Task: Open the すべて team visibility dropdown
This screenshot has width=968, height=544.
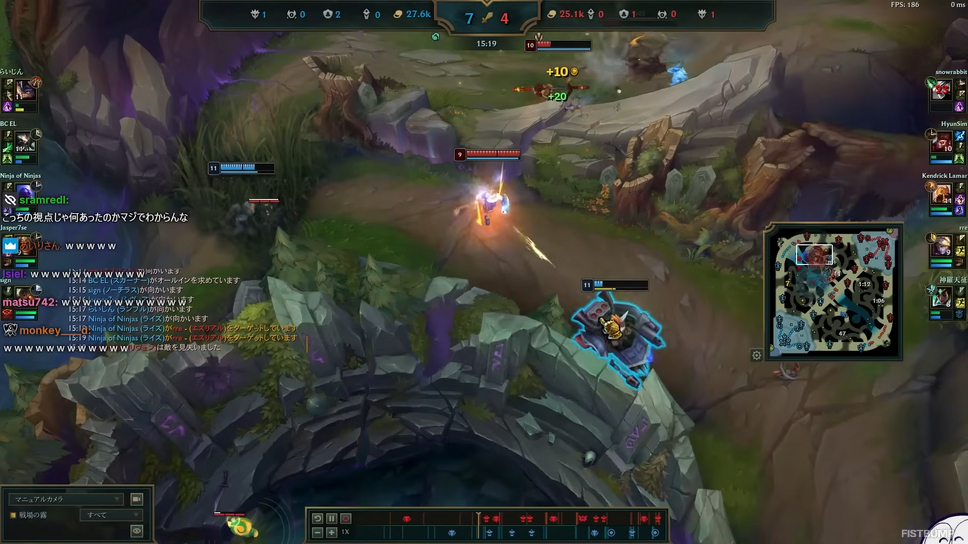Action: (112, 515)
